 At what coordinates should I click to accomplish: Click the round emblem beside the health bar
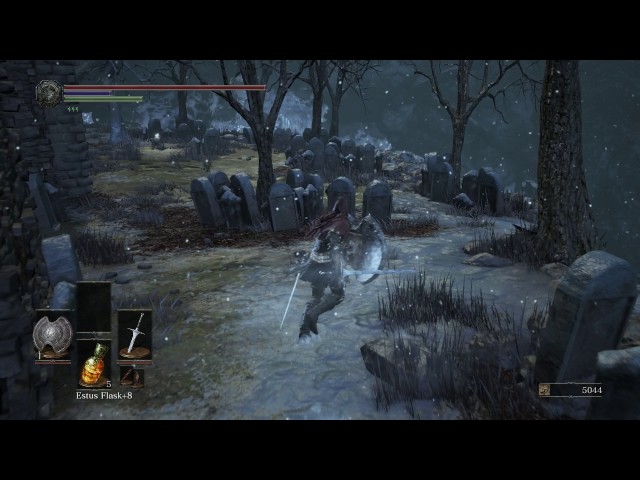(49, 92)
